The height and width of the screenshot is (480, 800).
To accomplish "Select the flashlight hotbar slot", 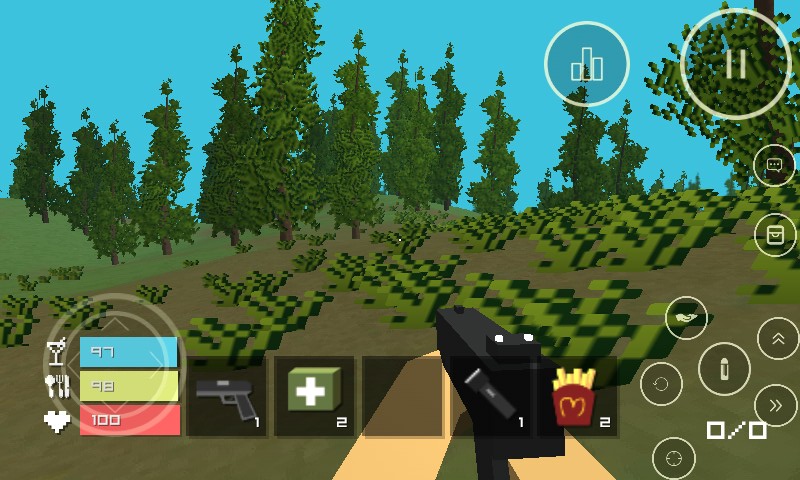I will click(x=490, y=397).
